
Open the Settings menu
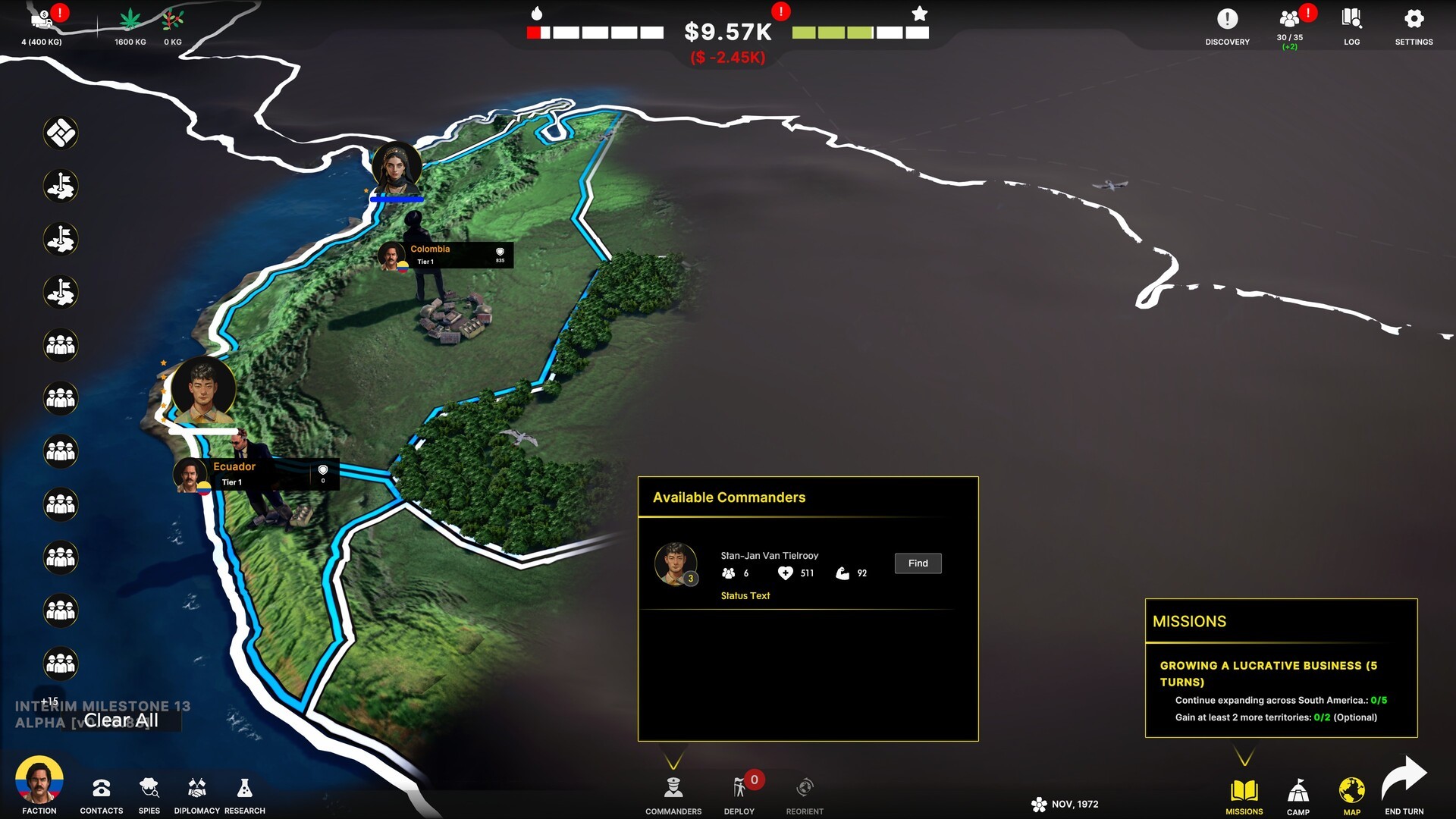[x=1414, y=25]
